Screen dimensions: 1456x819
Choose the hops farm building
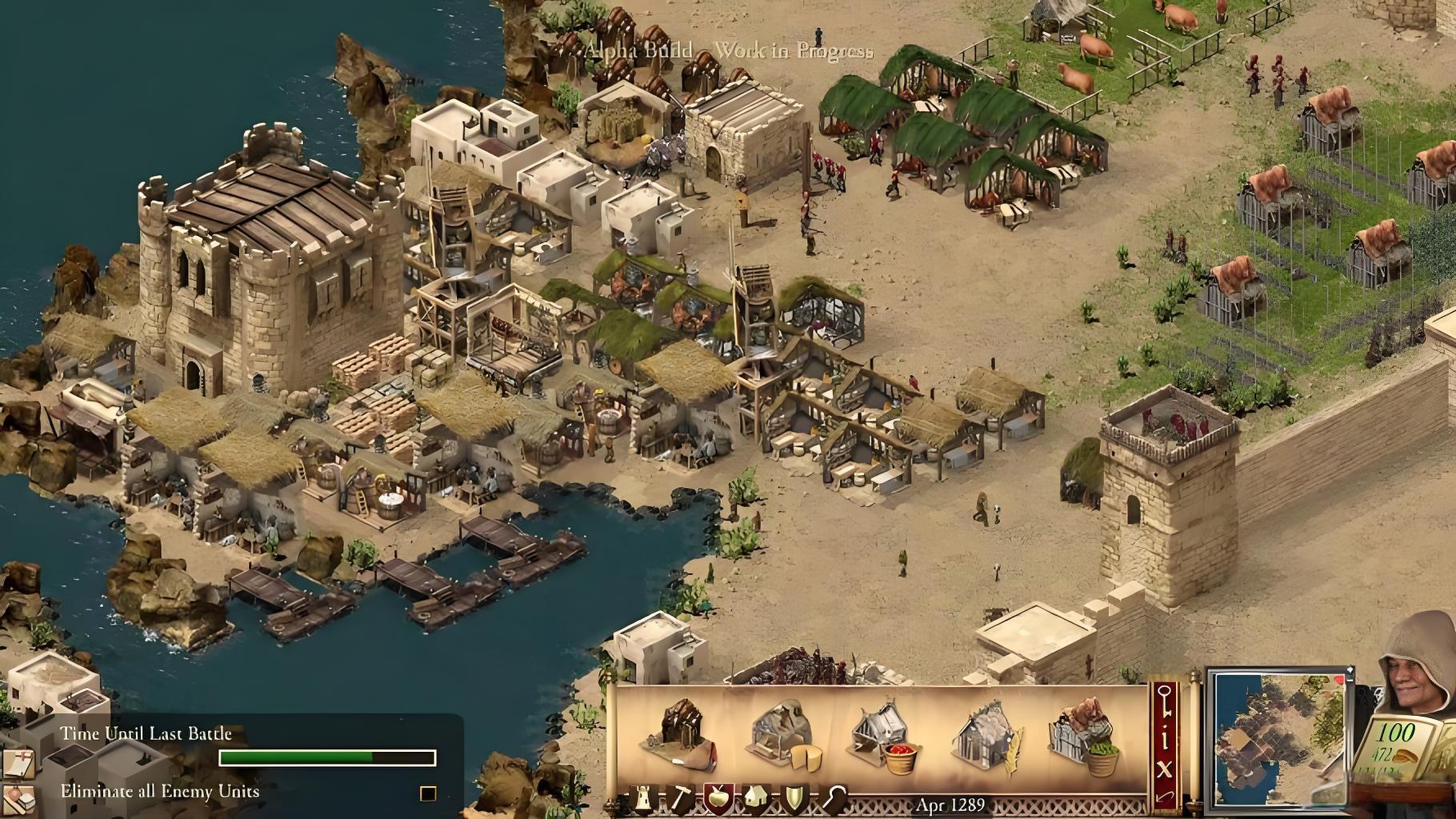click(1085, 736)
